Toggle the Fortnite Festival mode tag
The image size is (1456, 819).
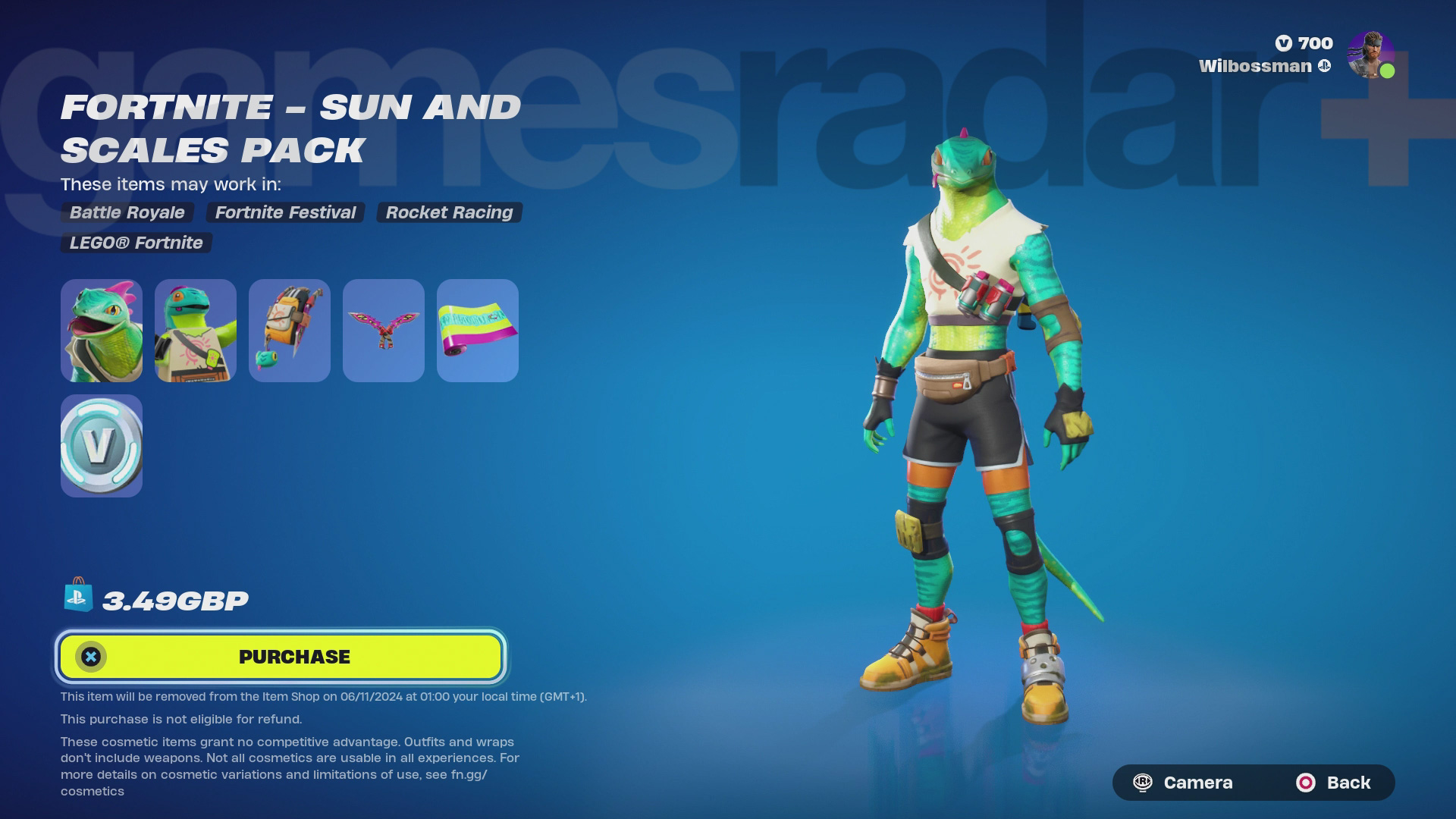pyautogui.click(x=286, y=213)
